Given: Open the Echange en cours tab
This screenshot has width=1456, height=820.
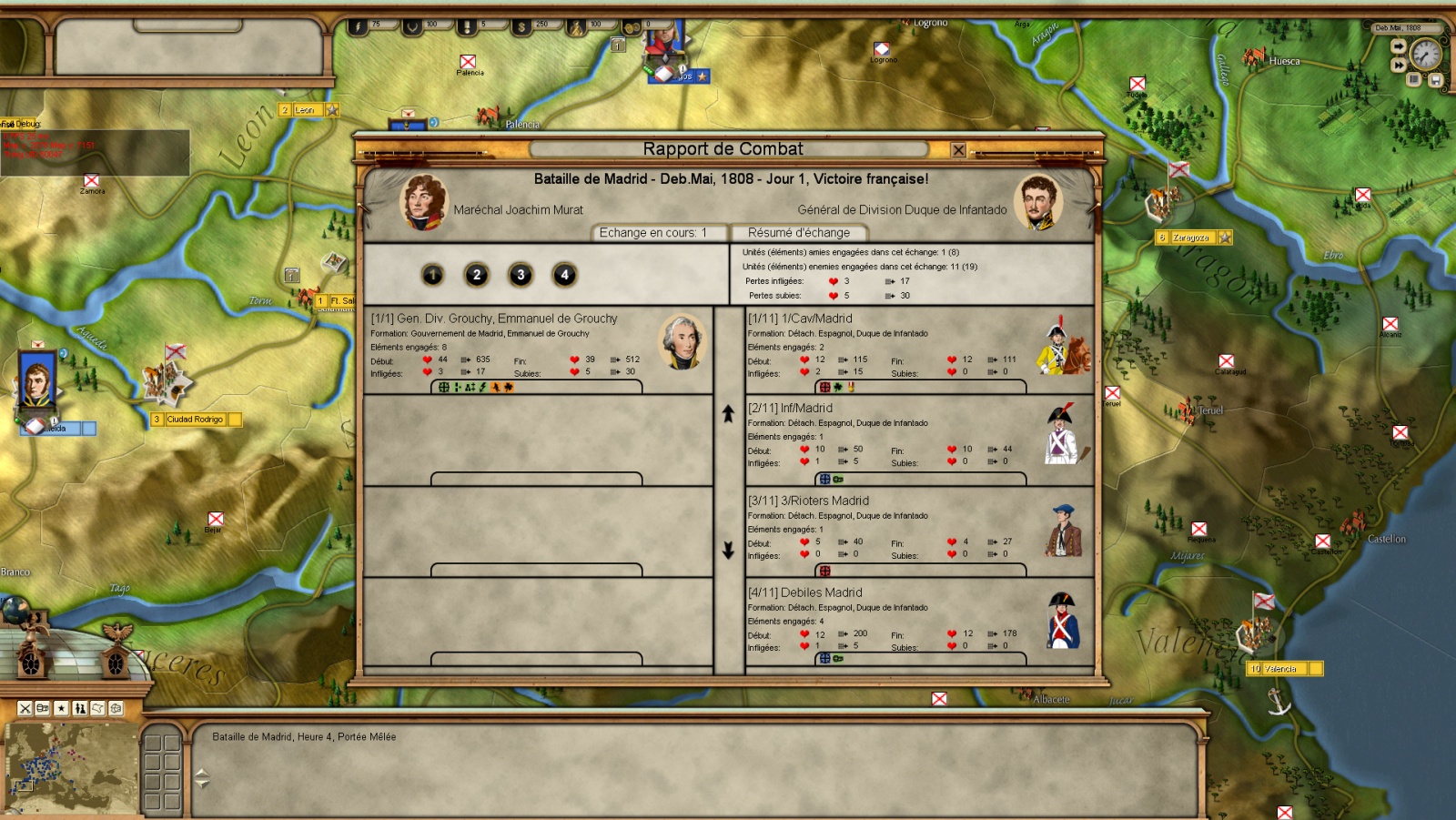Looking at the screenshot, I should 652,233.
